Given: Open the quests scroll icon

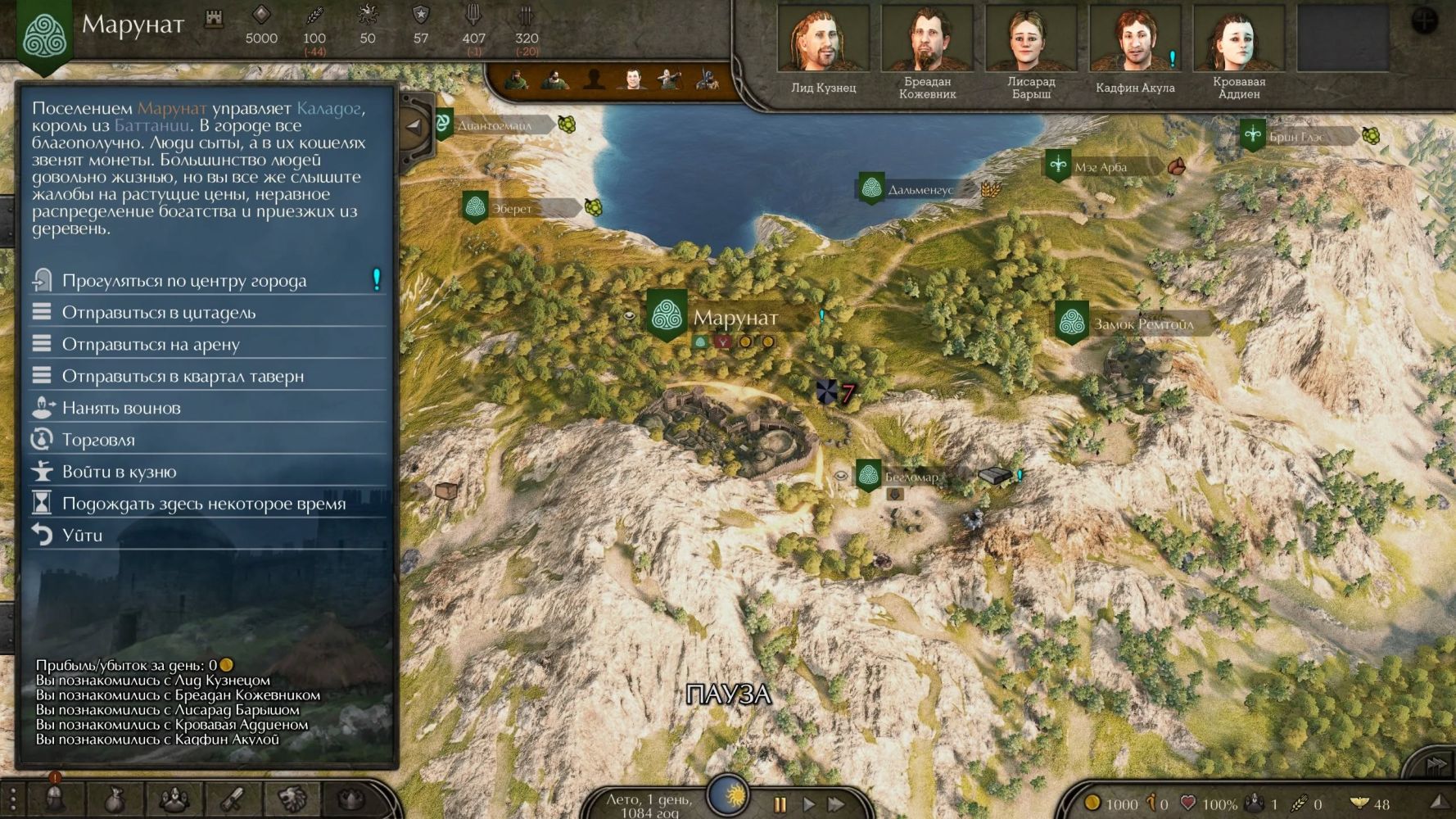Looking at the screenshot, I should 233,799.
